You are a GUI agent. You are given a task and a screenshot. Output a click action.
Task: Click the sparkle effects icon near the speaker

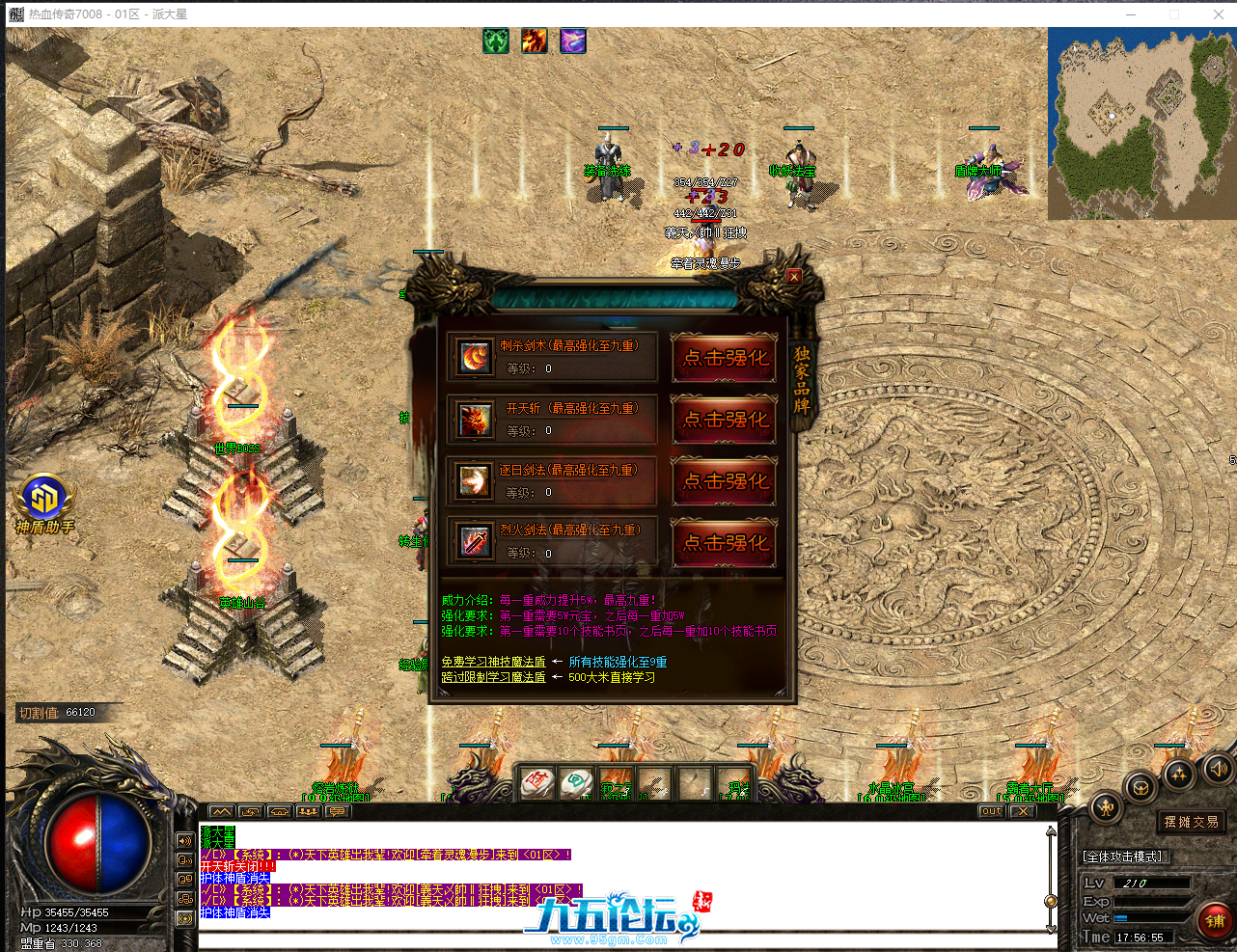point(1181,775)
